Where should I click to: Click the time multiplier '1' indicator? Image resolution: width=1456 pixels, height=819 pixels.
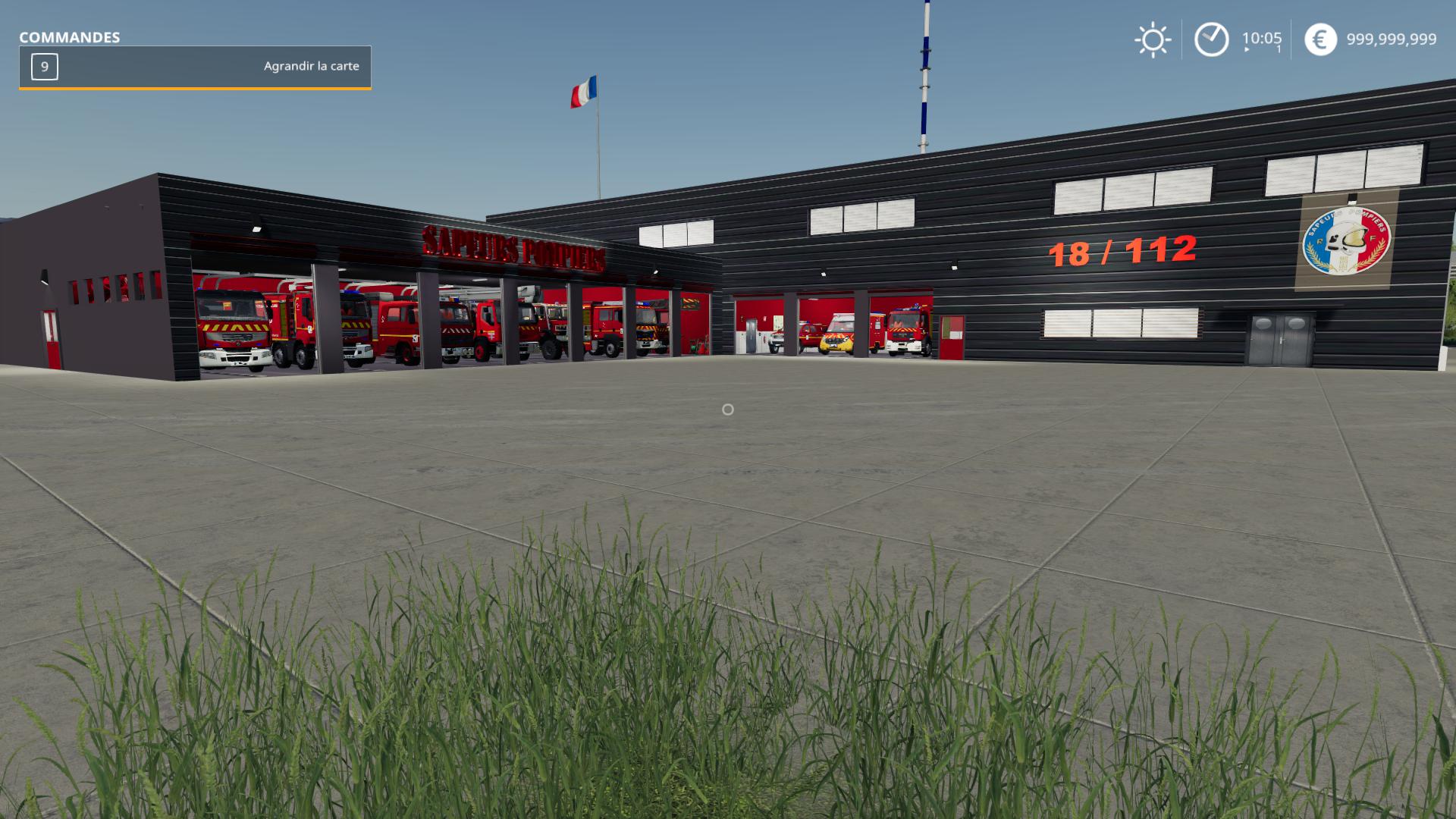coord(1277,50)
